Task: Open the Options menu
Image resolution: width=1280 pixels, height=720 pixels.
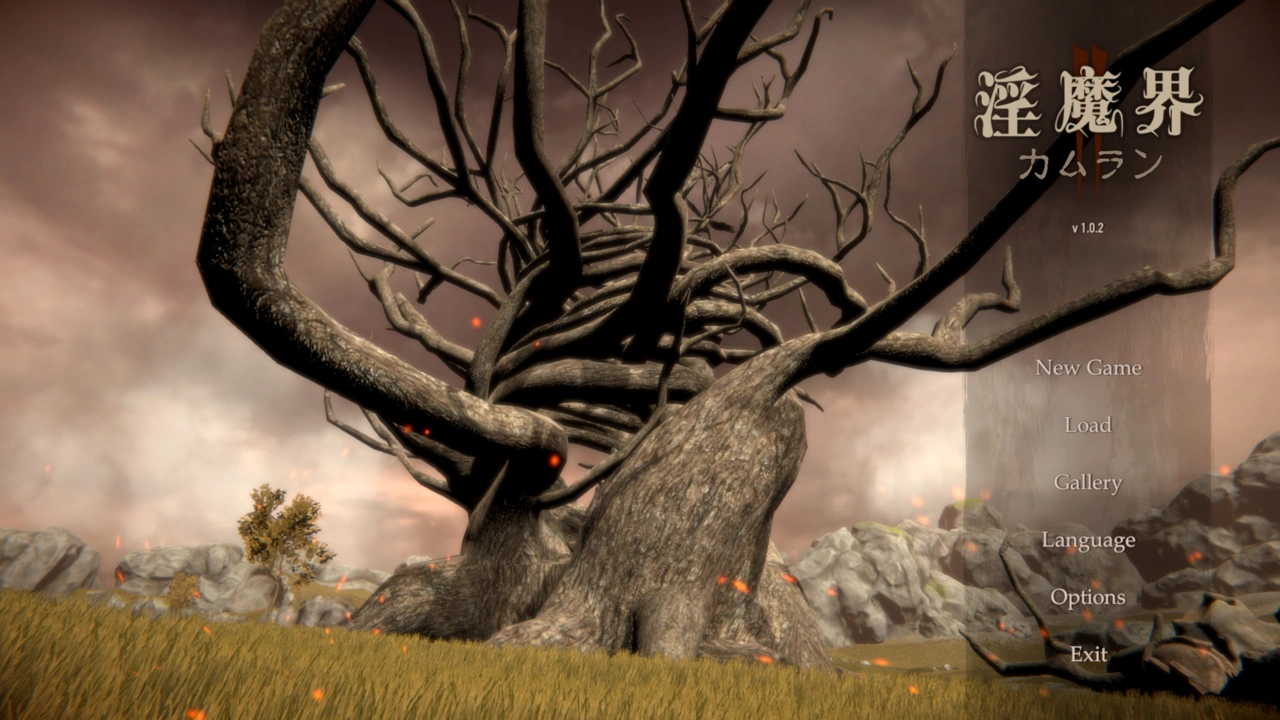Action: pos(1088,598)
